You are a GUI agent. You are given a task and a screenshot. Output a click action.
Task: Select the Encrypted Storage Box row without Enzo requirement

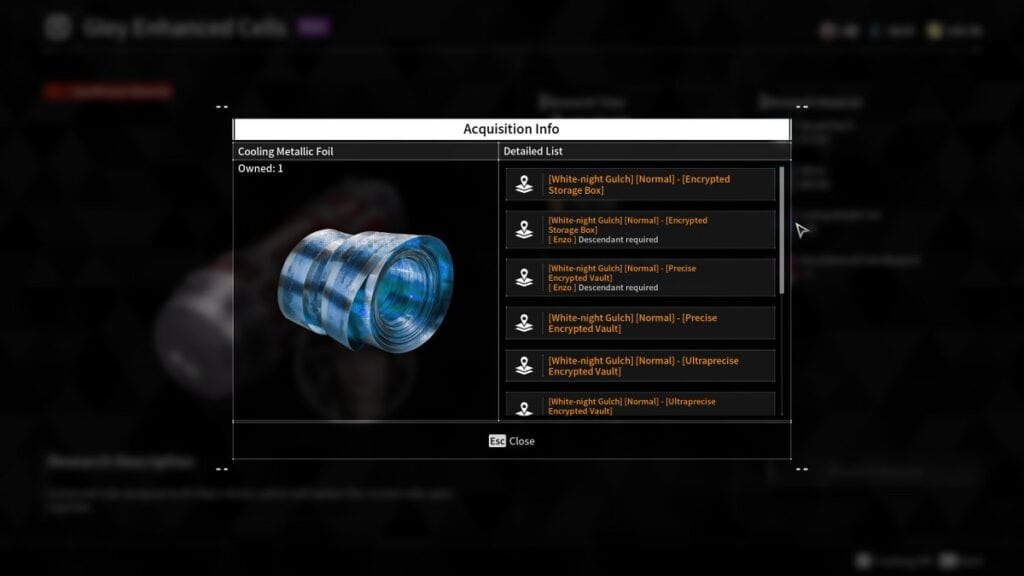640,185
